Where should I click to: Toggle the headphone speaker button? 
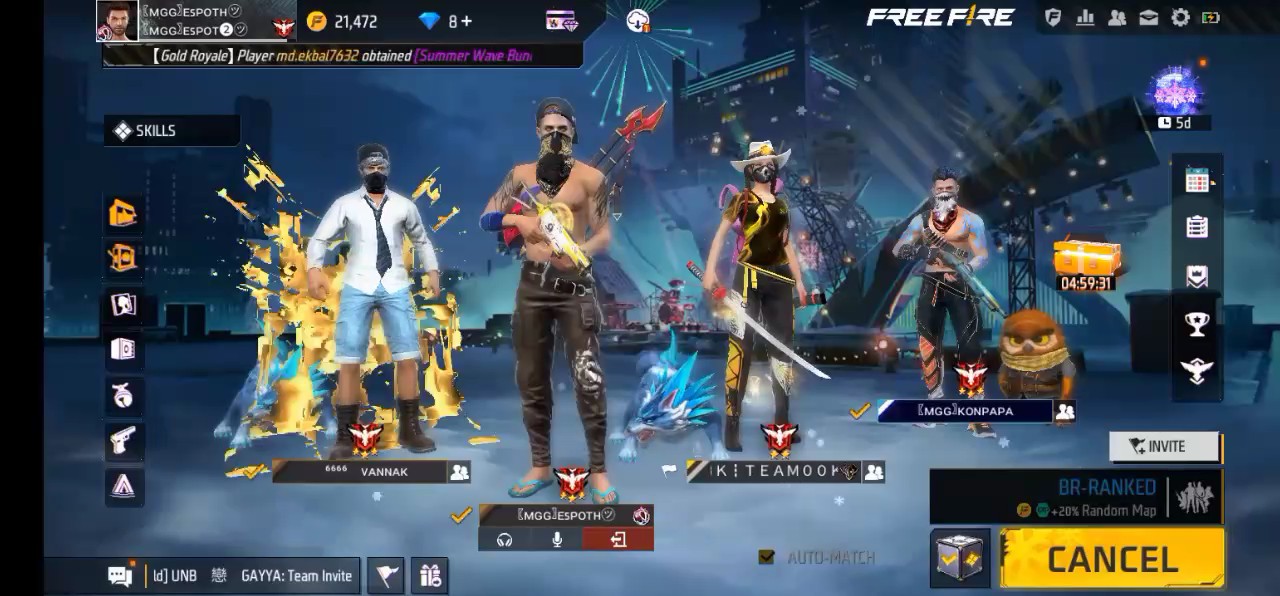[504, 540]
